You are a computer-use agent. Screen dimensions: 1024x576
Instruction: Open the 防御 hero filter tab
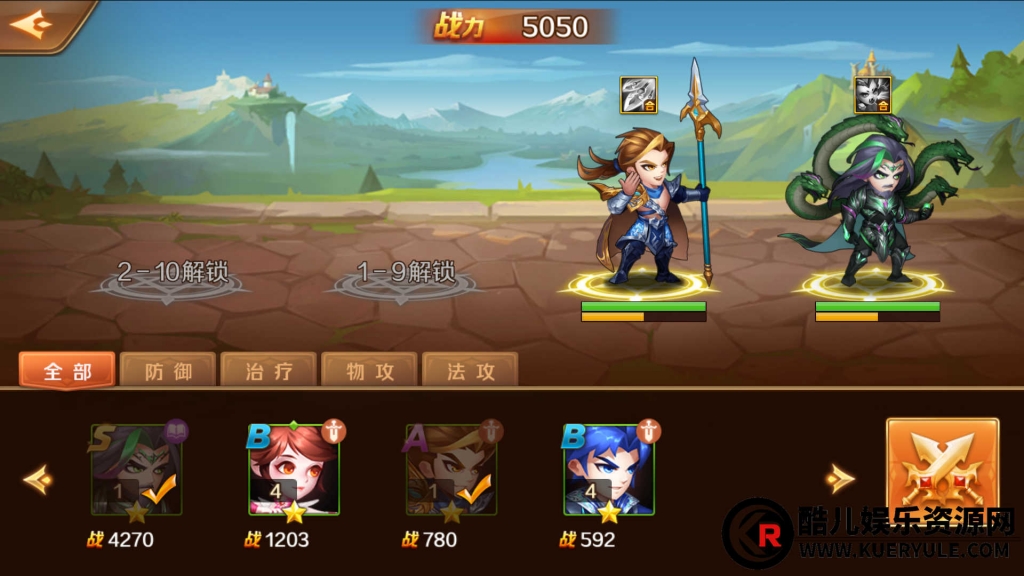(x=168, y=371)
